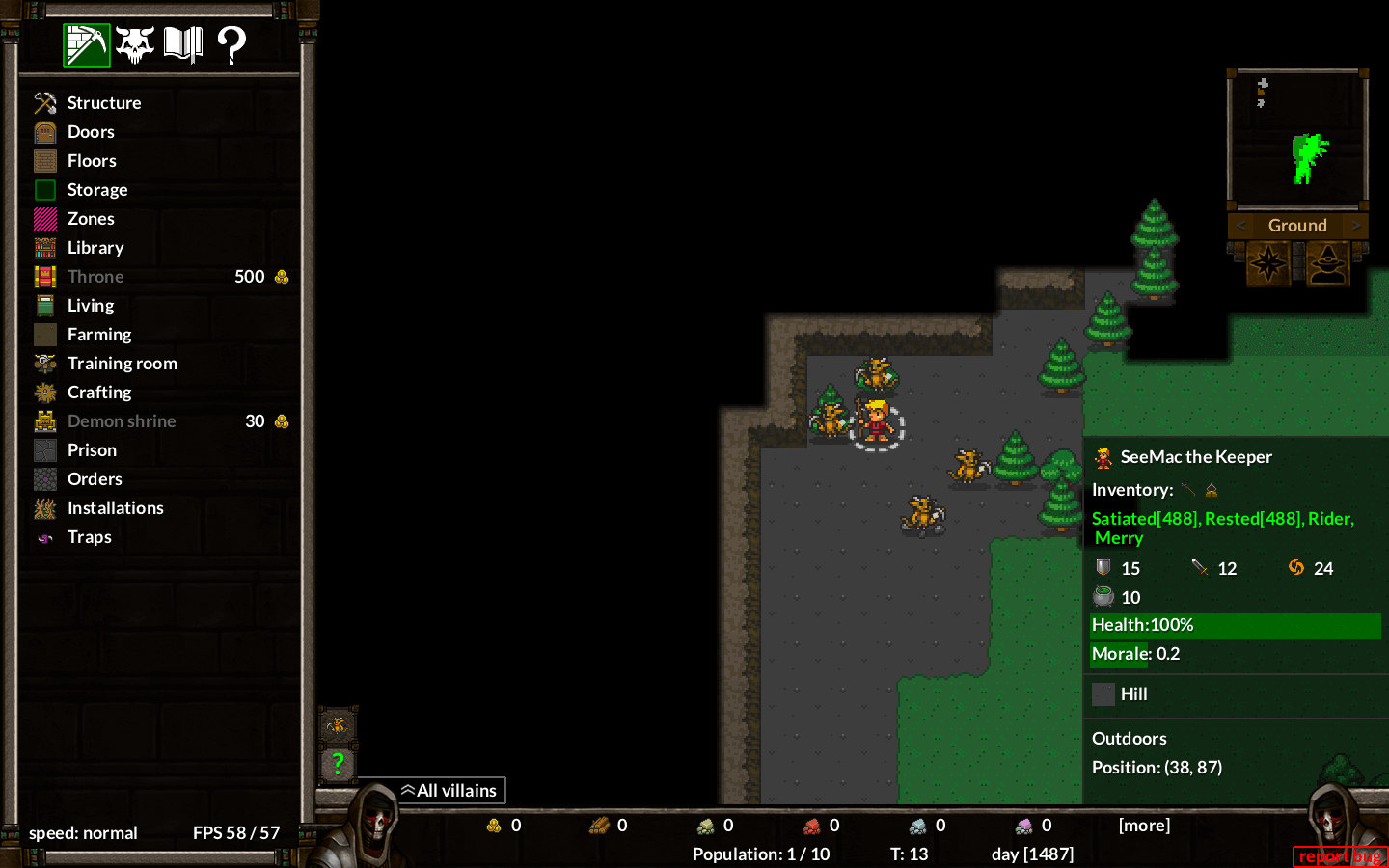Viewport: 1389px width, 868px height.
Task: Show the question mark help tab
Action: (231, 44)
